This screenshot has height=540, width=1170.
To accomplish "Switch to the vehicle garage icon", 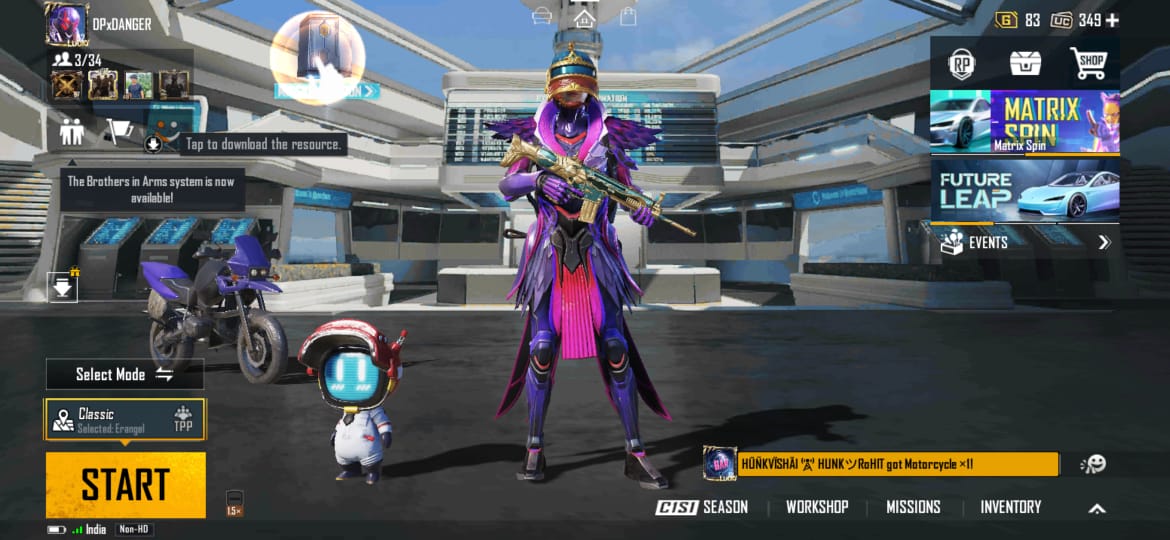I will click(x=543, y=17).
